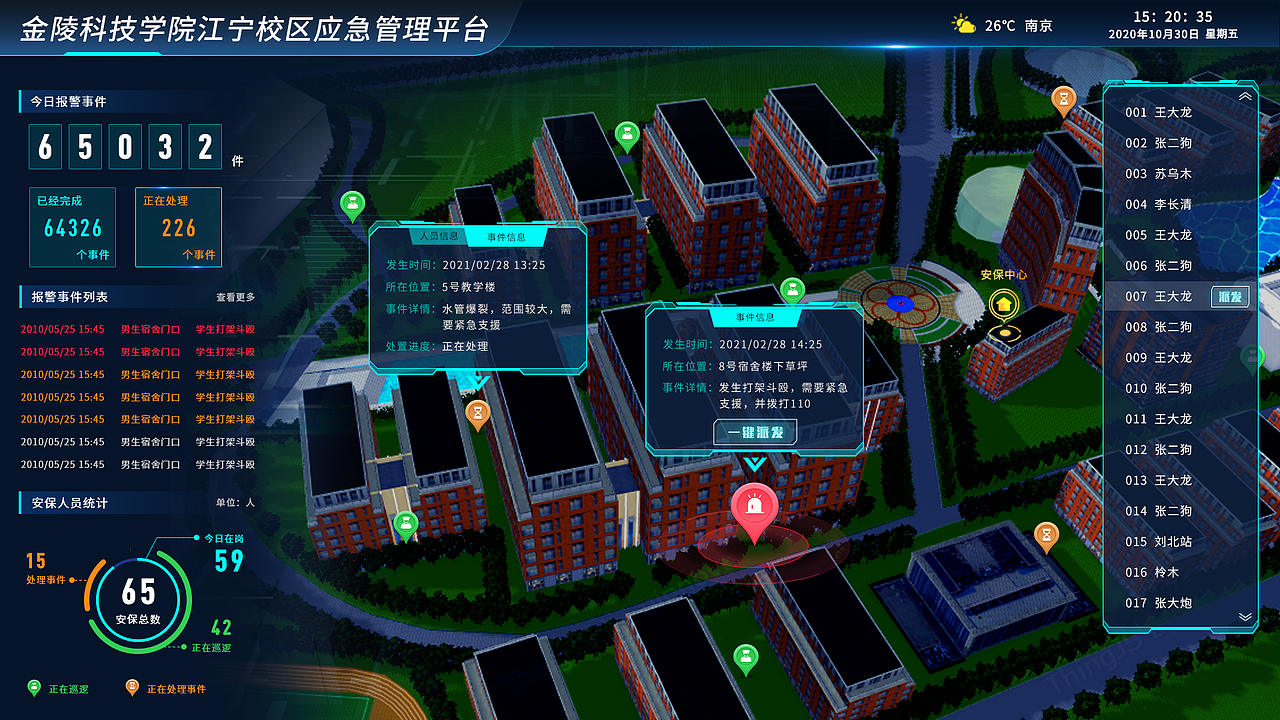The width and height of the screenshot is (1280, 720).
Task: Collapse the personnel list with the top double-chevron
Action: 1244,95
